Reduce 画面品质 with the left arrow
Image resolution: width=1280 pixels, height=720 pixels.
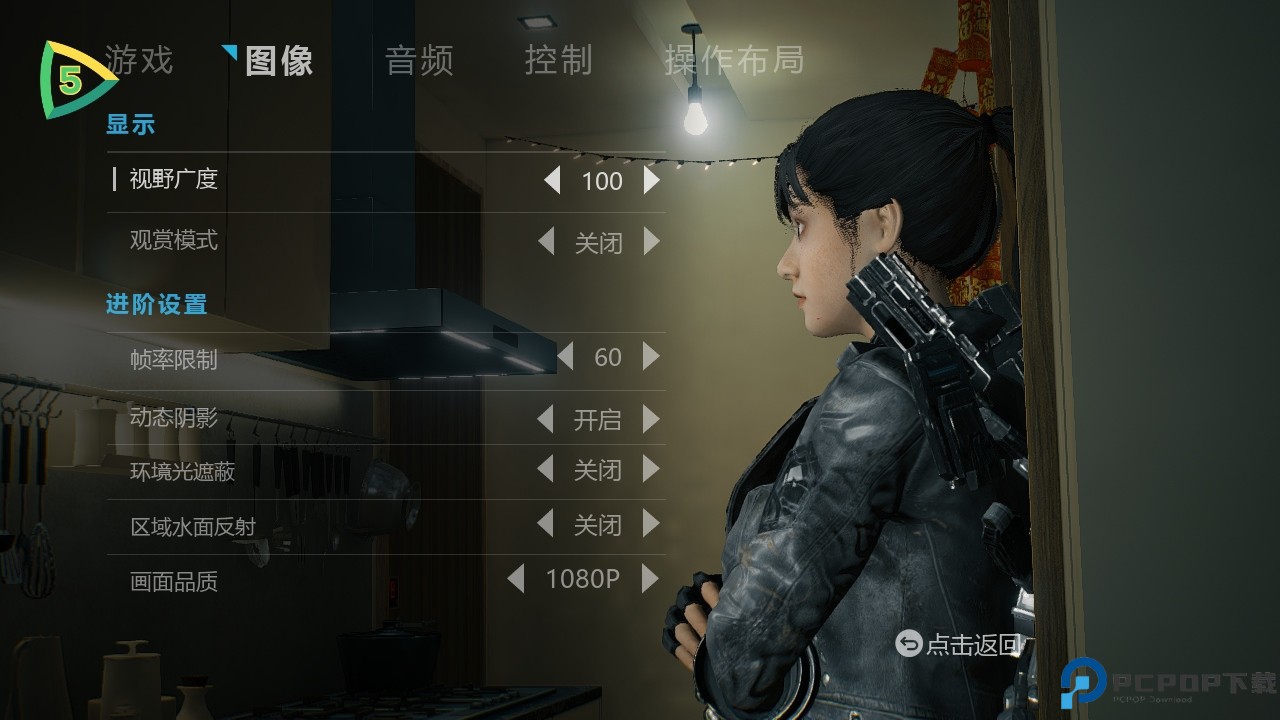pos(516,579)
